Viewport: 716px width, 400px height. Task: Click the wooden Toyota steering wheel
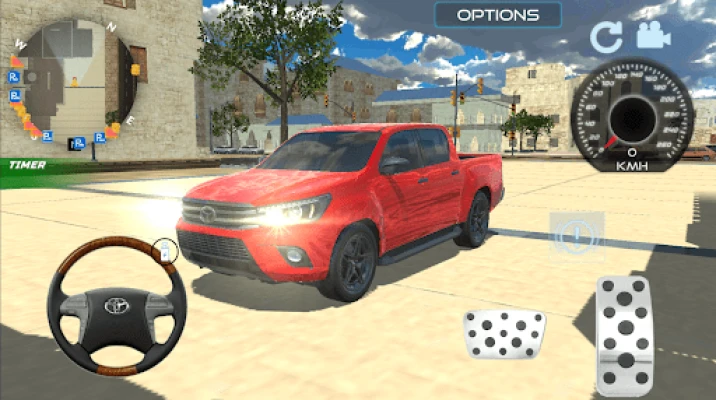[x=117, y=305]
